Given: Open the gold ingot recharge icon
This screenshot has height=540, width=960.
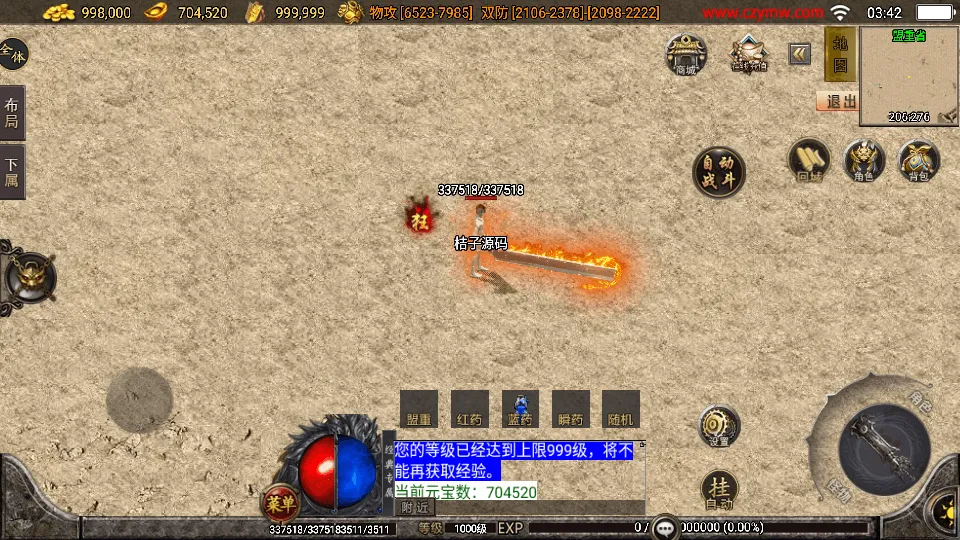Looking at the screenshot, I should pos(748,53).
